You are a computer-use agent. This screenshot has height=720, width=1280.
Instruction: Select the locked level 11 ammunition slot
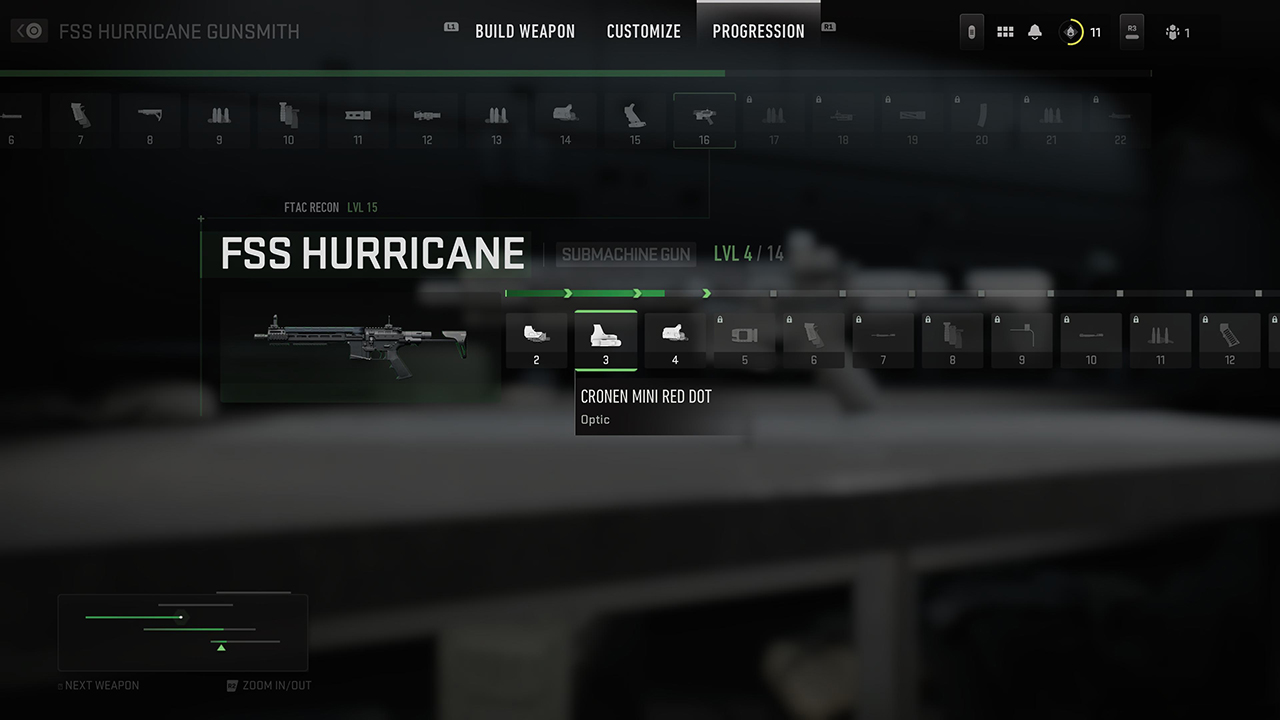pos(1161,341)
